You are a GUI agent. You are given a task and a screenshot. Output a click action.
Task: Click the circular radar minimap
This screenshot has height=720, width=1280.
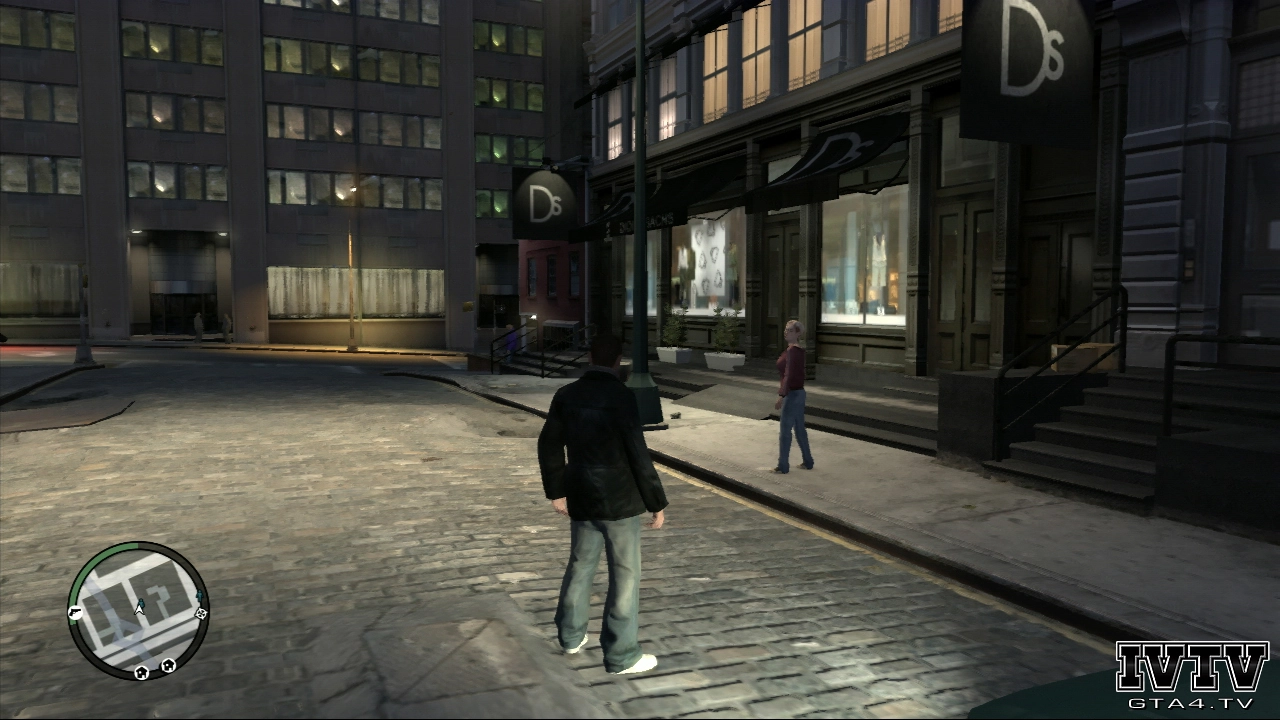(138, 611)
